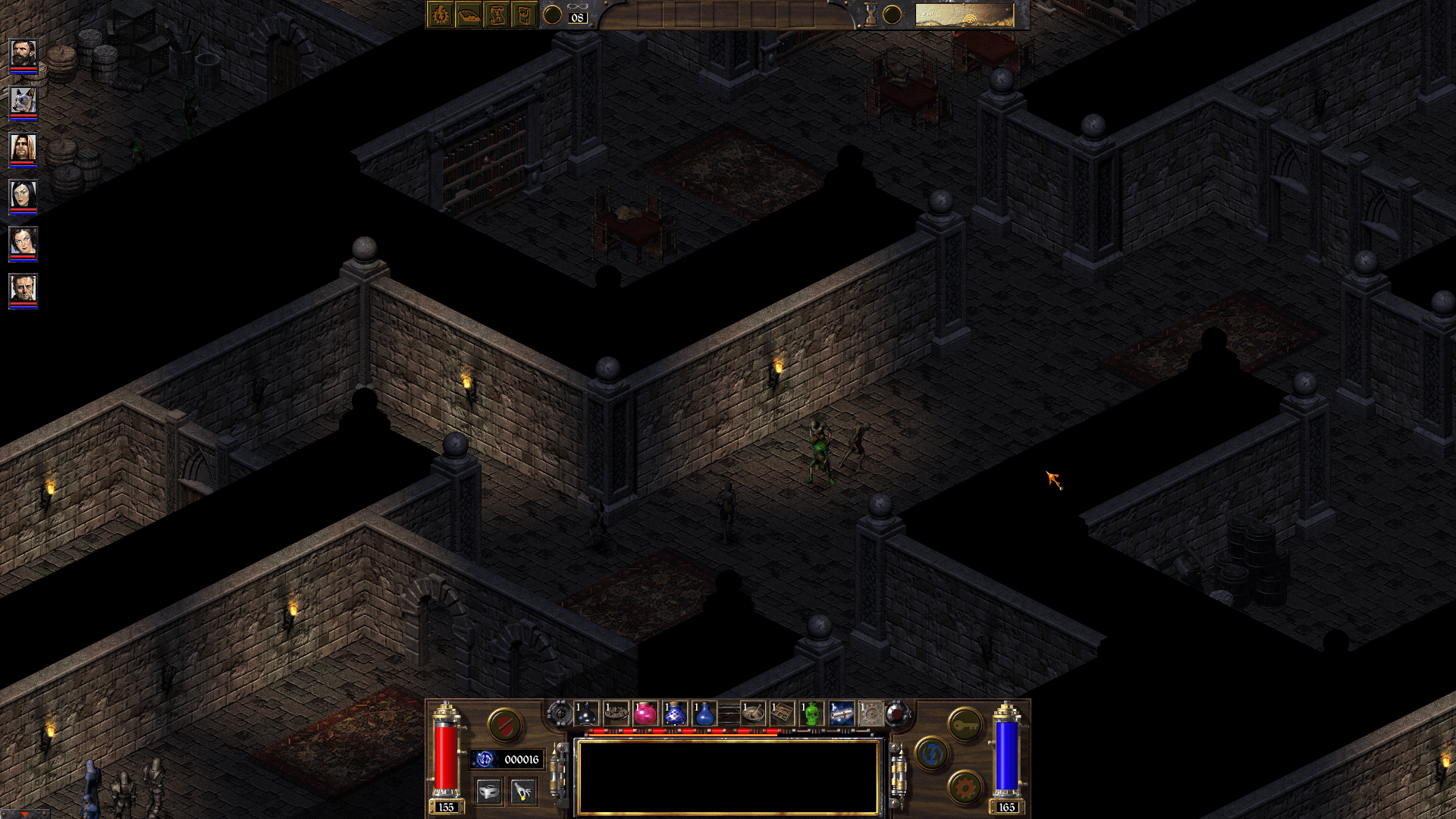Select the blue potion in the hotkey bar
This screenshot has width=1456, height=819.
pos(705,714)
